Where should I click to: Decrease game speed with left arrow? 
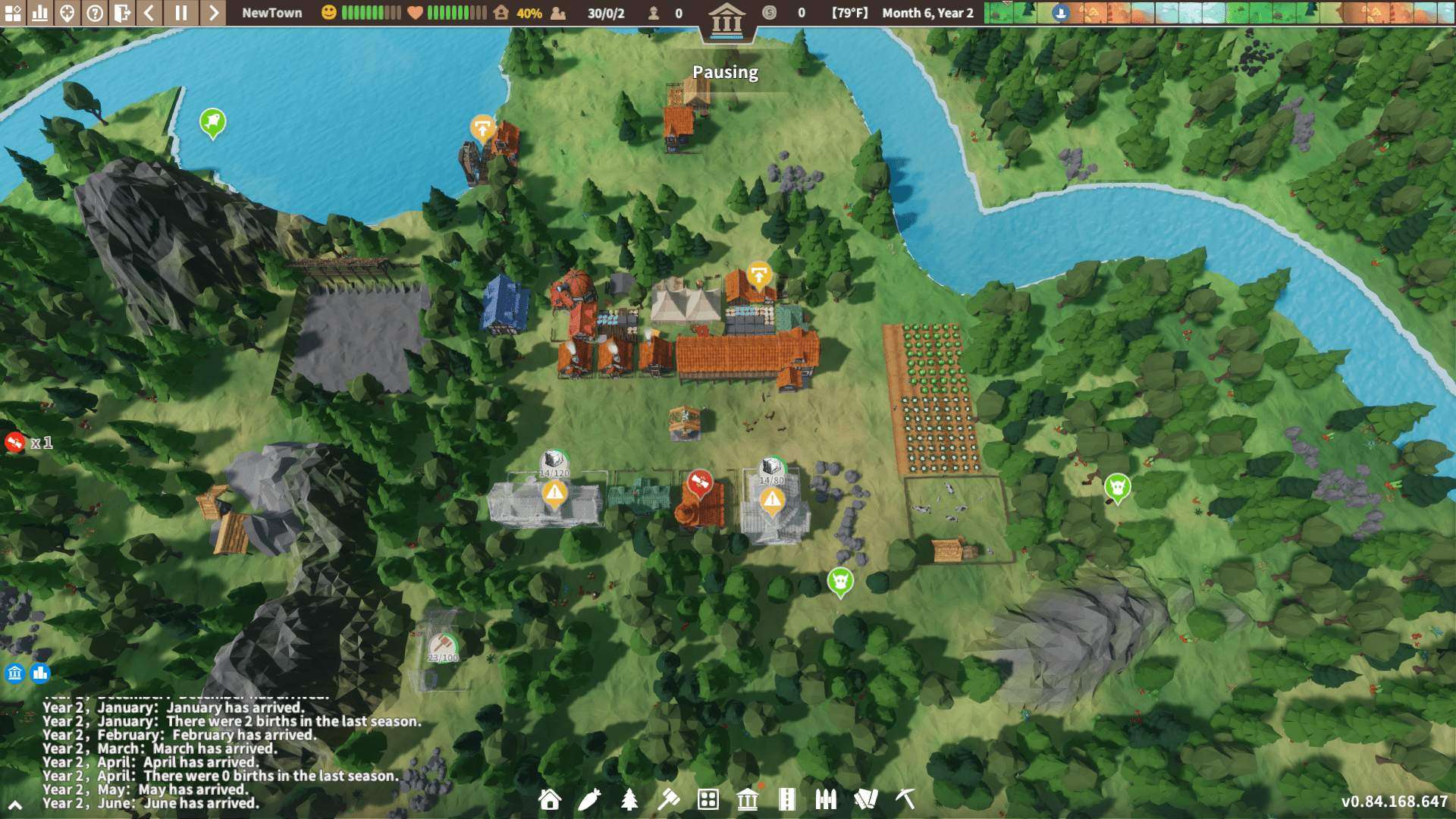(x=150, y=13)
